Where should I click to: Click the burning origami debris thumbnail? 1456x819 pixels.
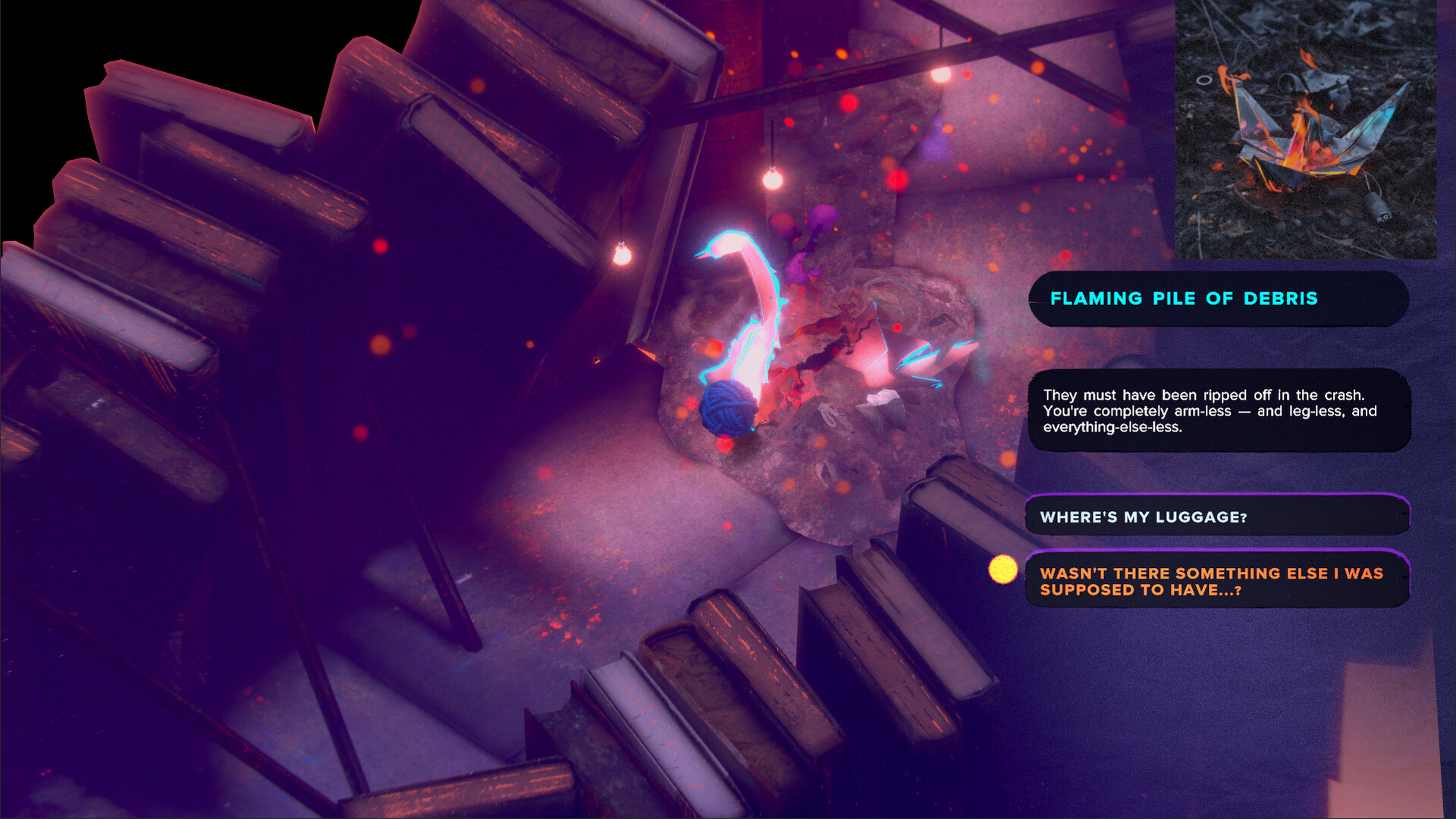pos(1305,129)
